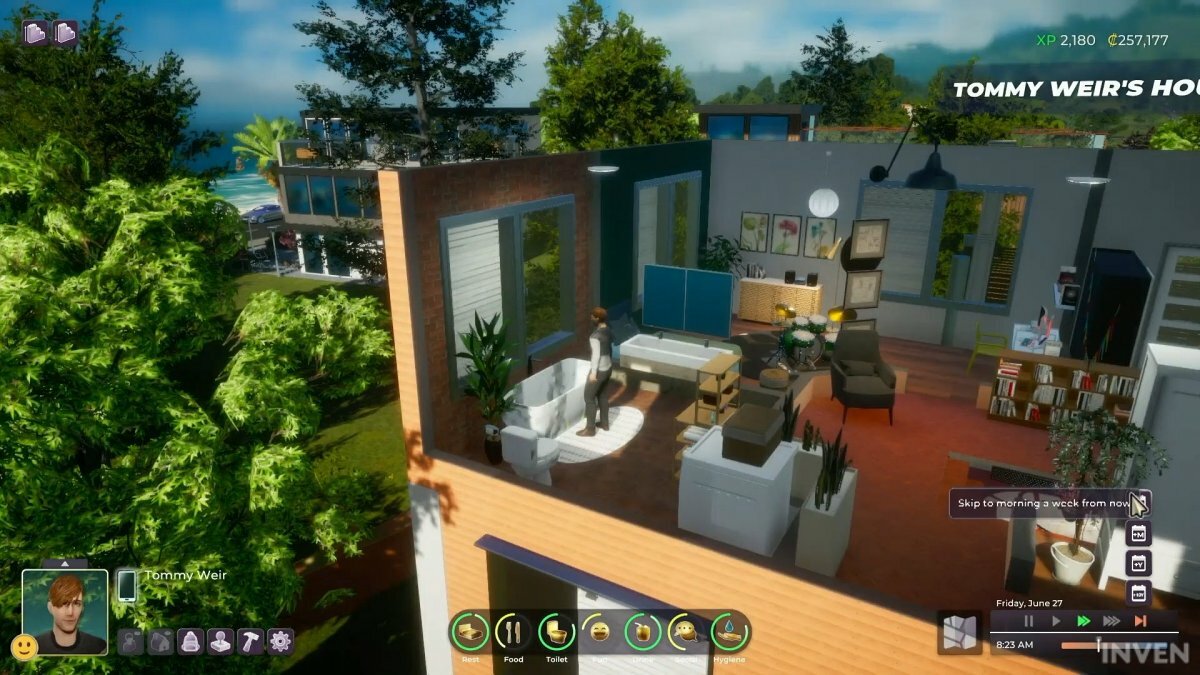The height and width of the screenshot is (675, 1200).
Task: Skip ahead a month with +M calendar
Action: [x=1138, y=534]
